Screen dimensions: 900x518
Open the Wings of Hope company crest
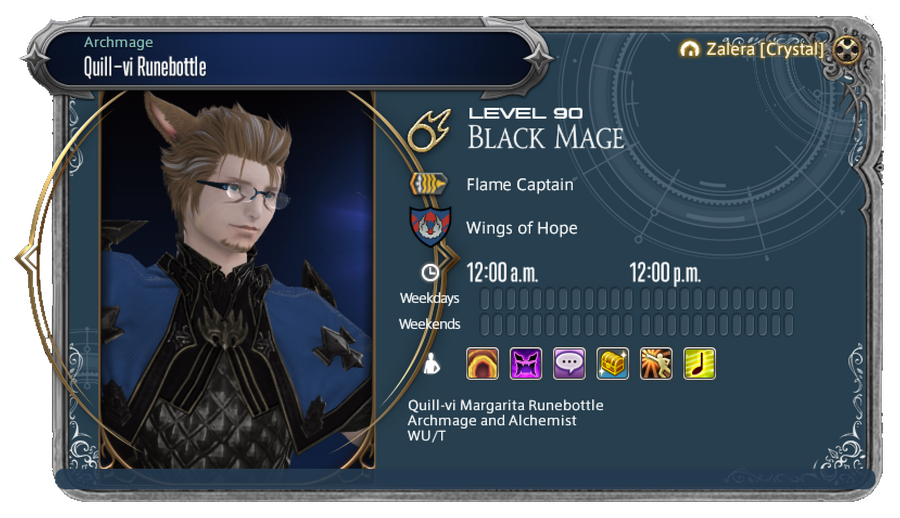tap(430, 228)
